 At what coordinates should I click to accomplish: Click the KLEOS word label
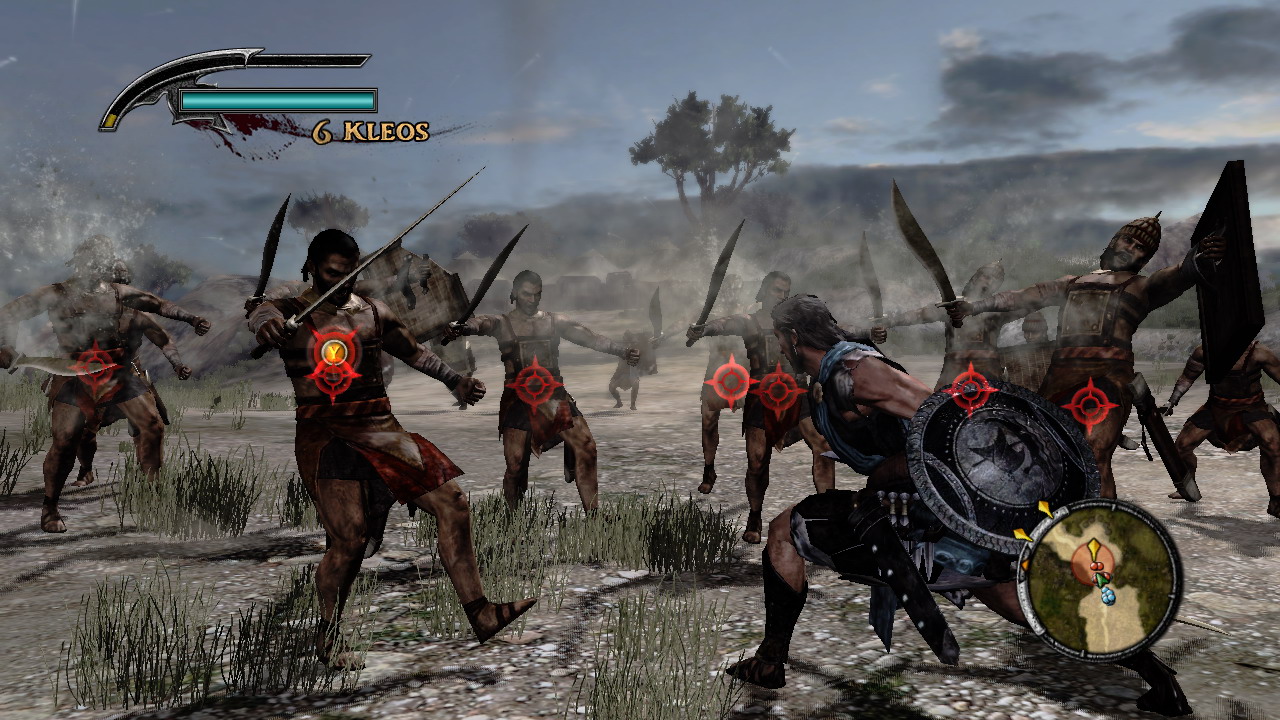(x=388, y=131)
